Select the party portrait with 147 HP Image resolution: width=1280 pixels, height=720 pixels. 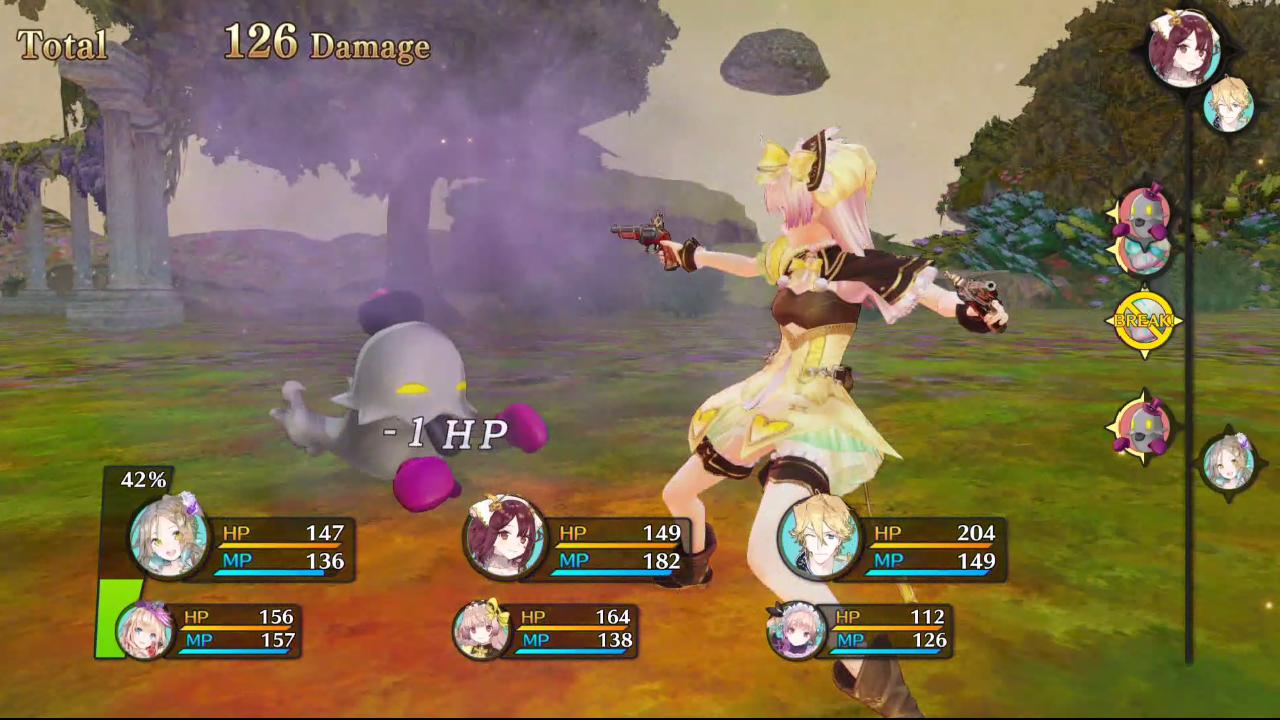(x=168, y=538)
